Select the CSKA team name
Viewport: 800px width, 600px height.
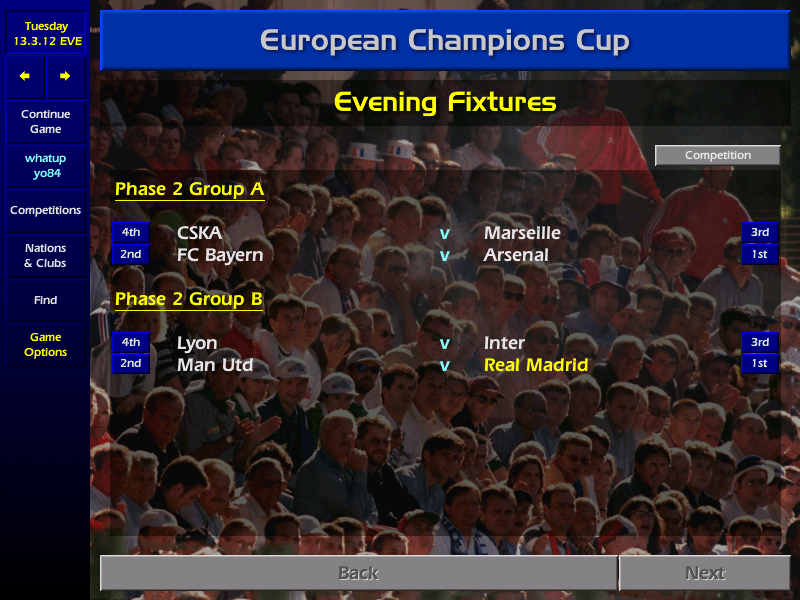pyautogui.click(x=199, y=233)
